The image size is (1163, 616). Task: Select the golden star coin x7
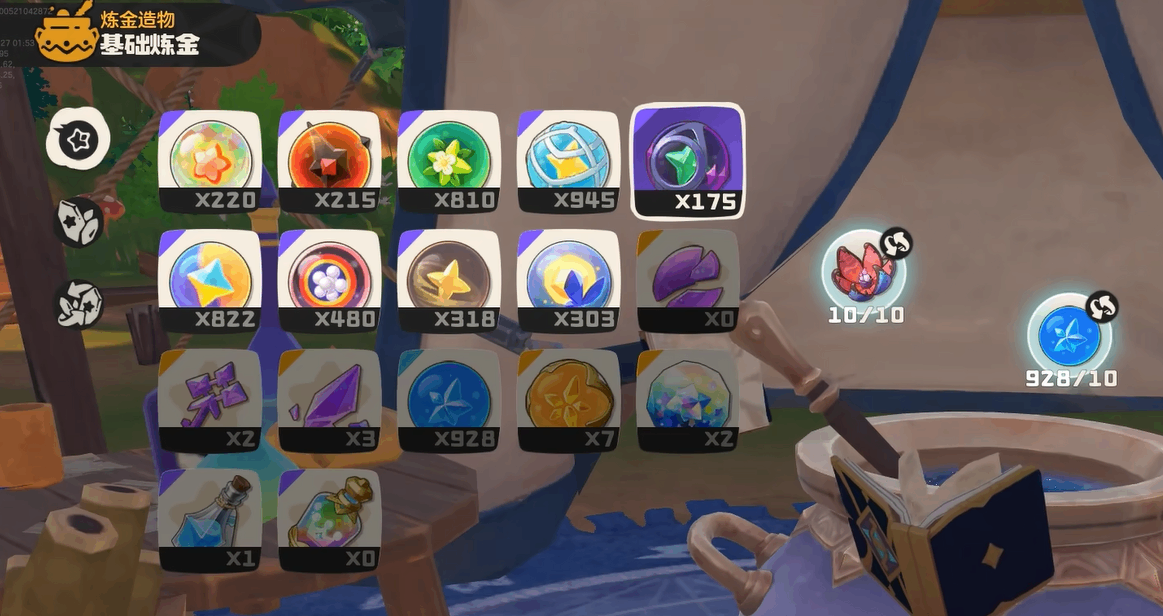click(x=568, y=400)
